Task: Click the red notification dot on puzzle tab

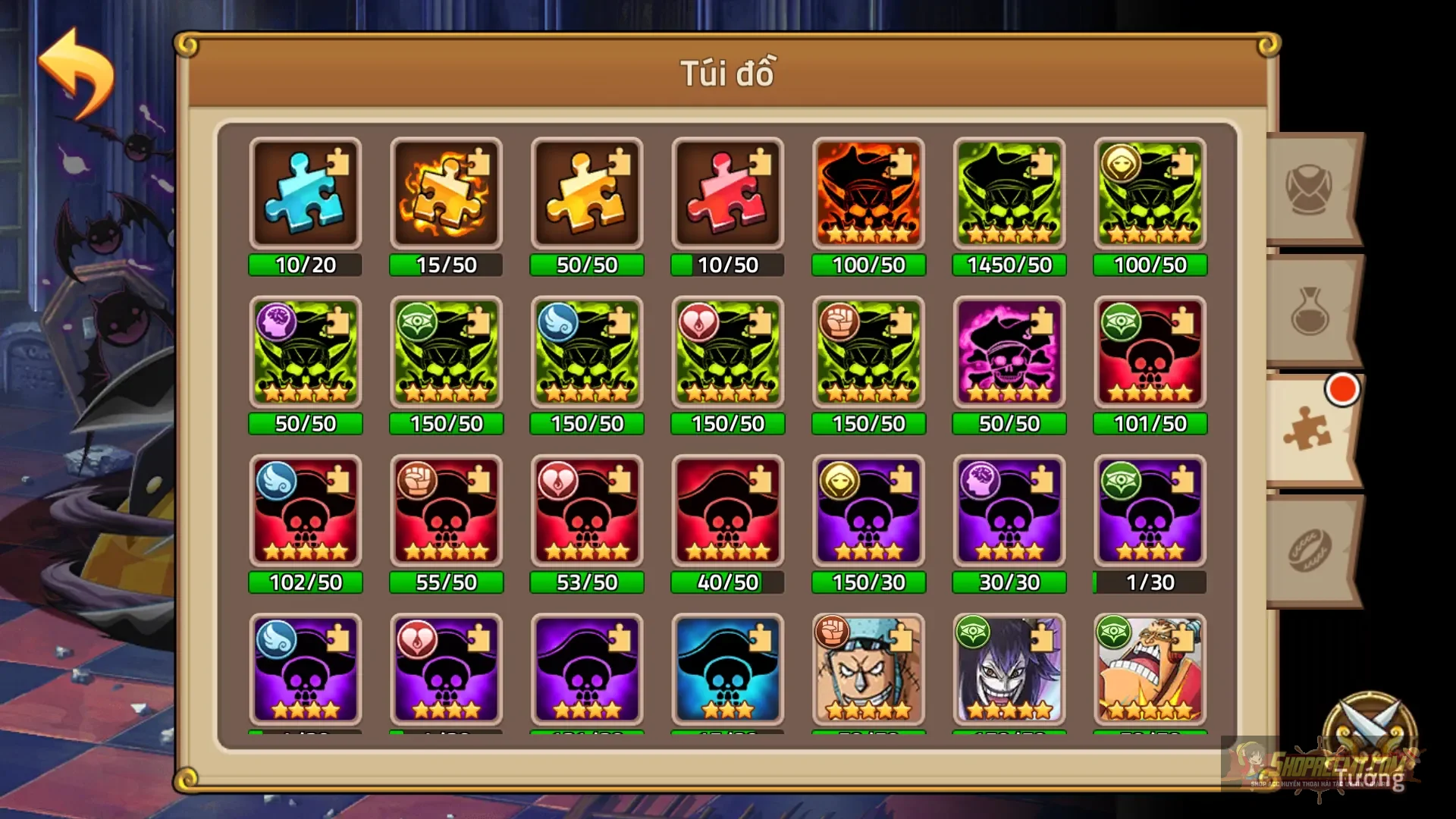Action: pos(1342,391)
